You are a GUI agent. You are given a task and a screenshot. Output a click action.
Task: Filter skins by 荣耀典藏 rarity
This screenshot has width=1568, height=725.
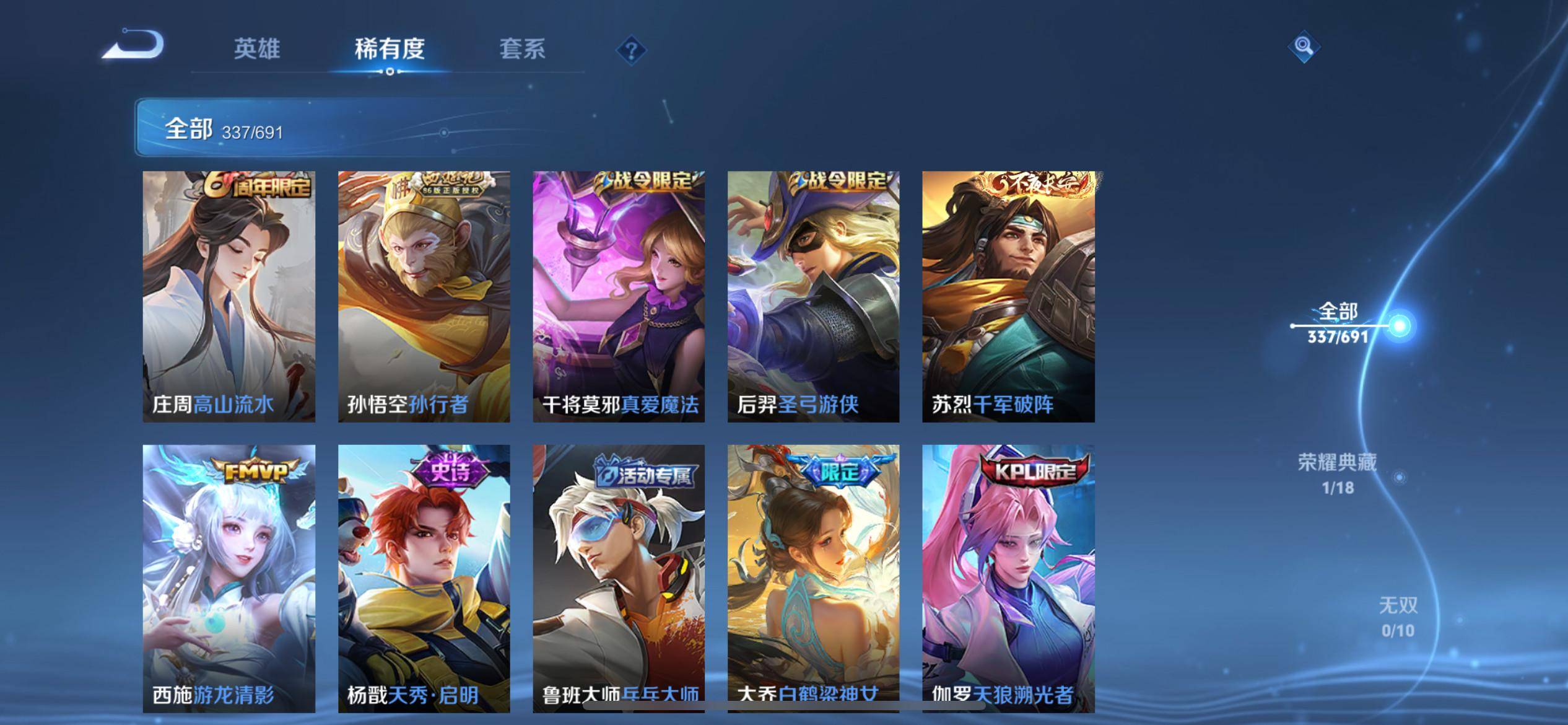(x=1338, y=474)
